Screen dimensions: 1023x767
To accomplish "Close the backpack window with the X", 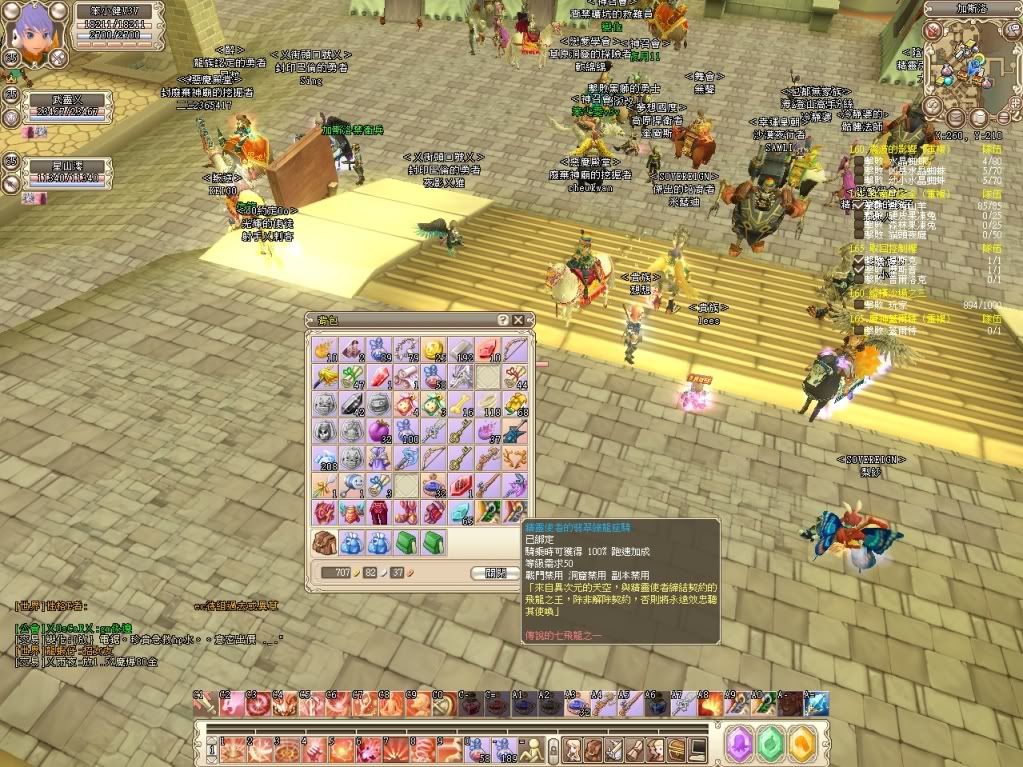I will click(517, 320).
